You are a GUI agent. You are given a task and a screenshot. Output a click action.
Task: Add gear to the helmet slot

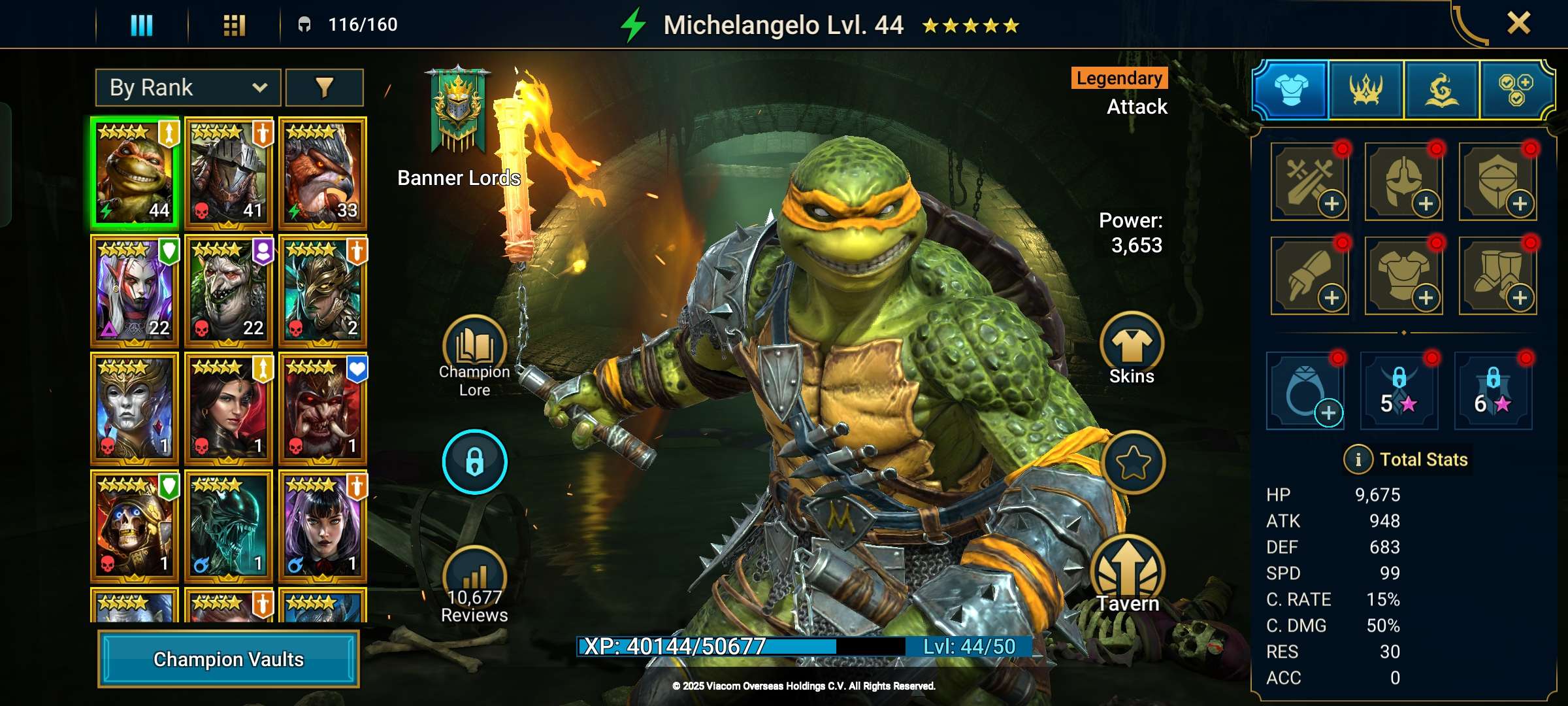pyautogui.click(x=1404, y=182)
